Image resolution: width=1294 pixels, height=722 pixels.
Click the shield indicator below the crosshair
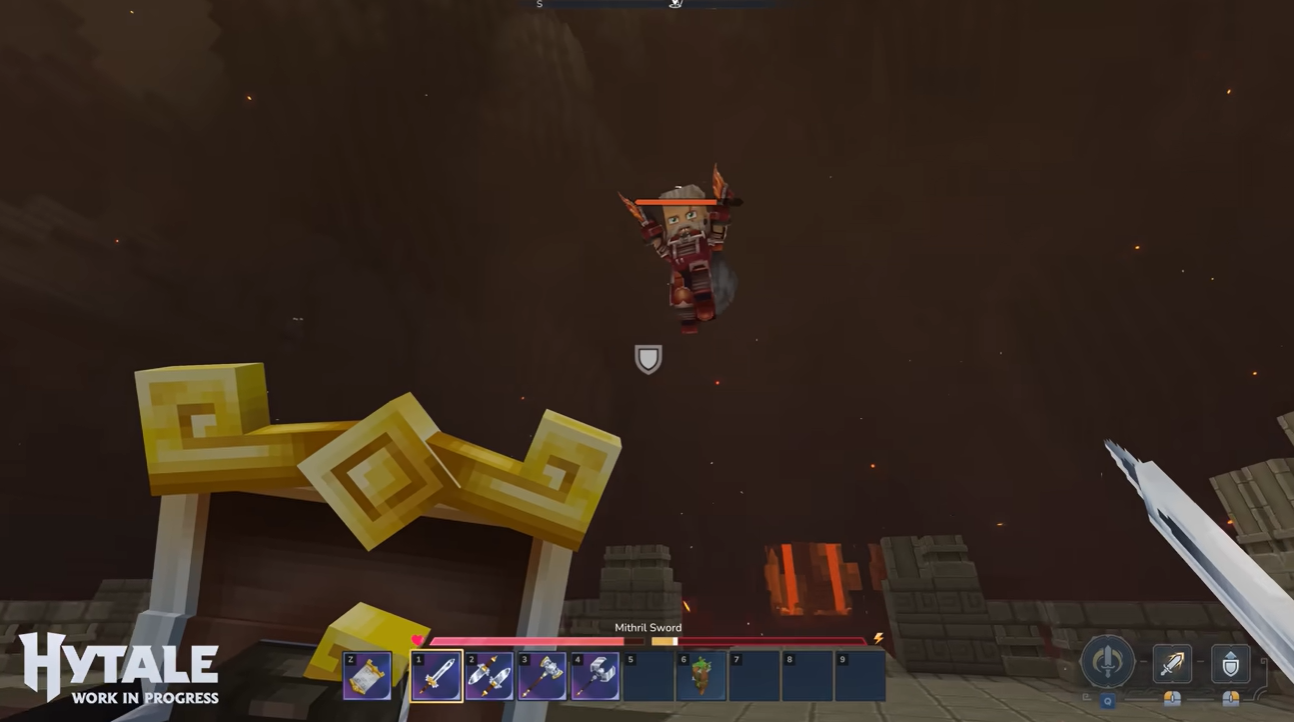point(647,359)
